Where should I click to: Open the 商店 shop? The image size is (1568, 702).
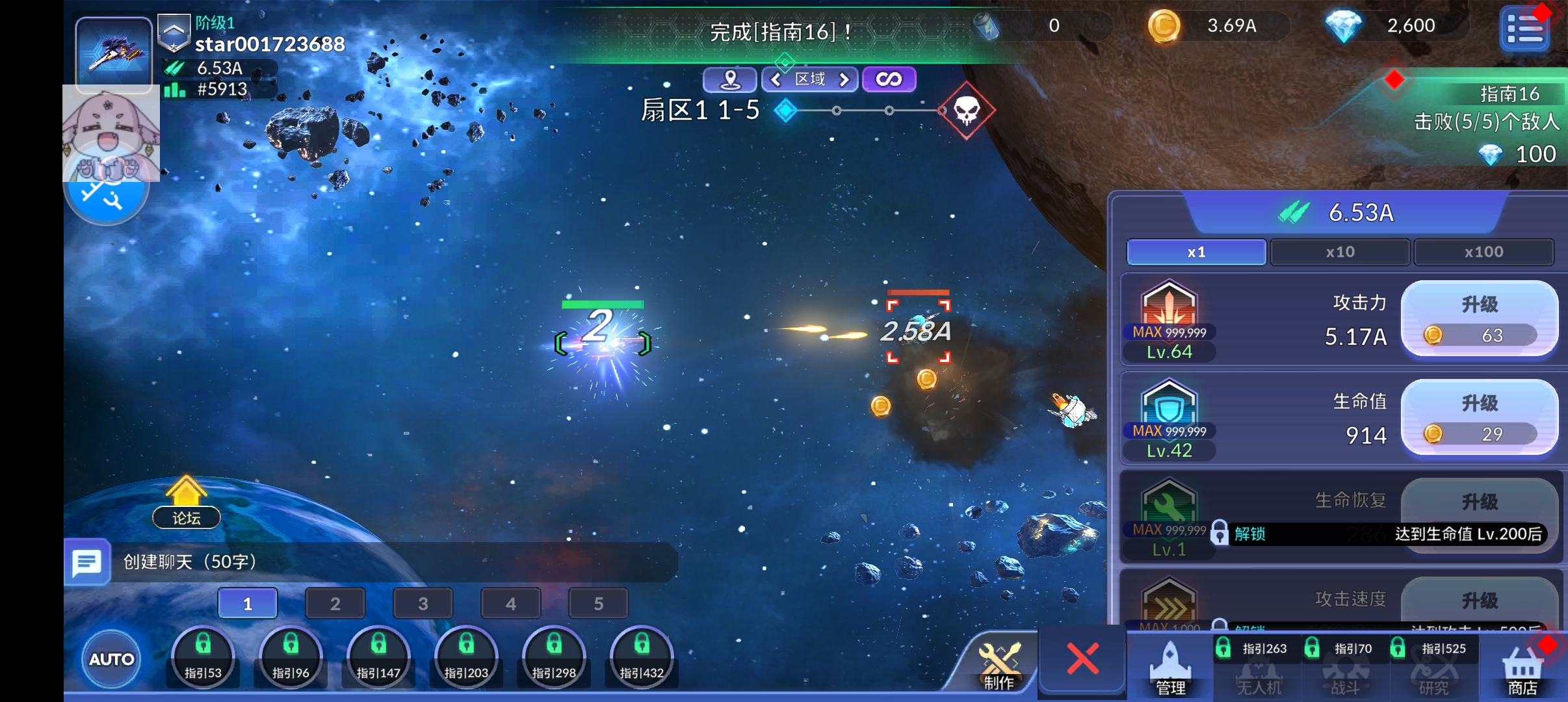click(1522, 669)
